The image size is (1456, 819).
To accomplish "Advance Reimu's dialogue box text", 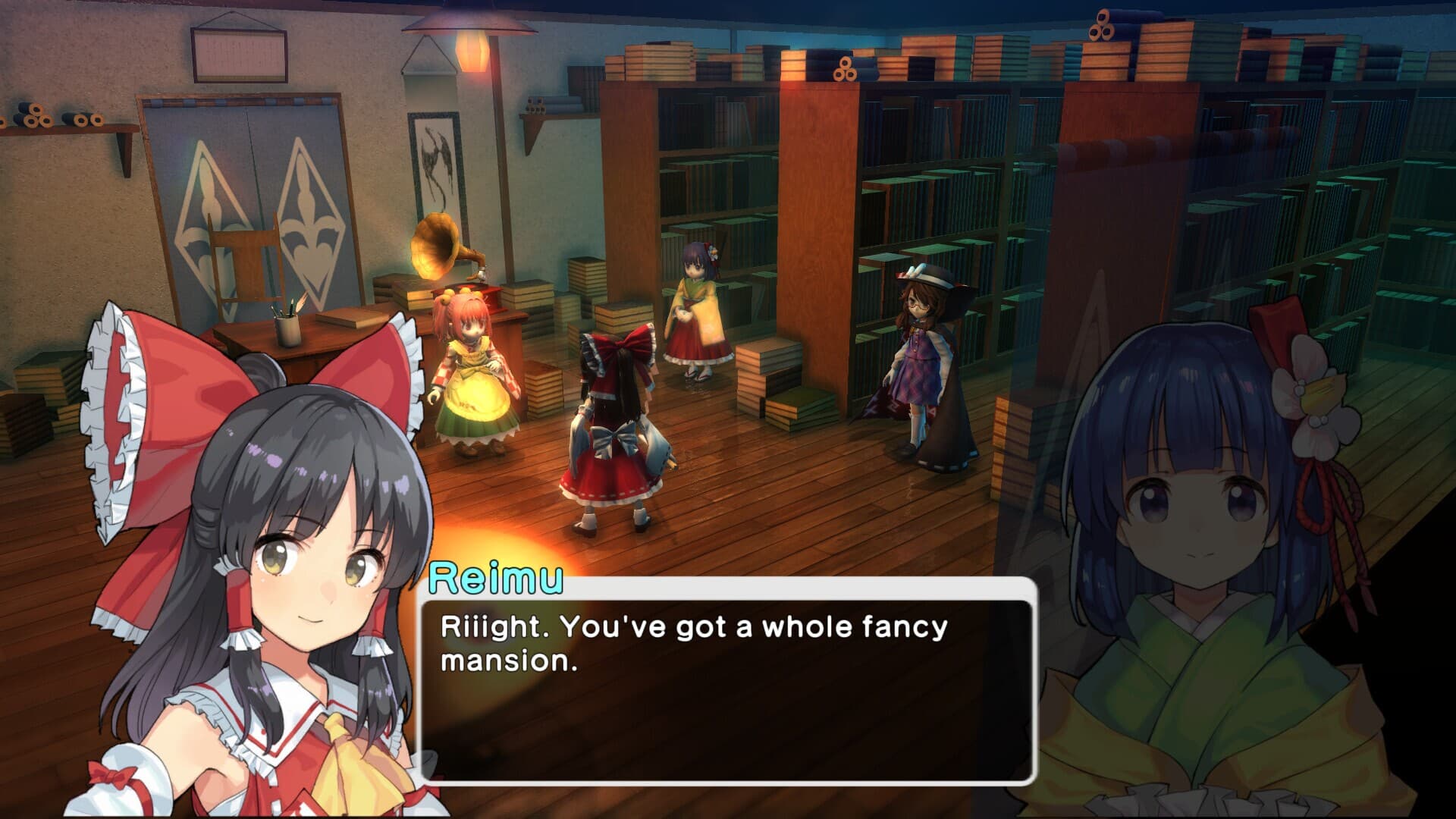I will click(x=726, y=689).
